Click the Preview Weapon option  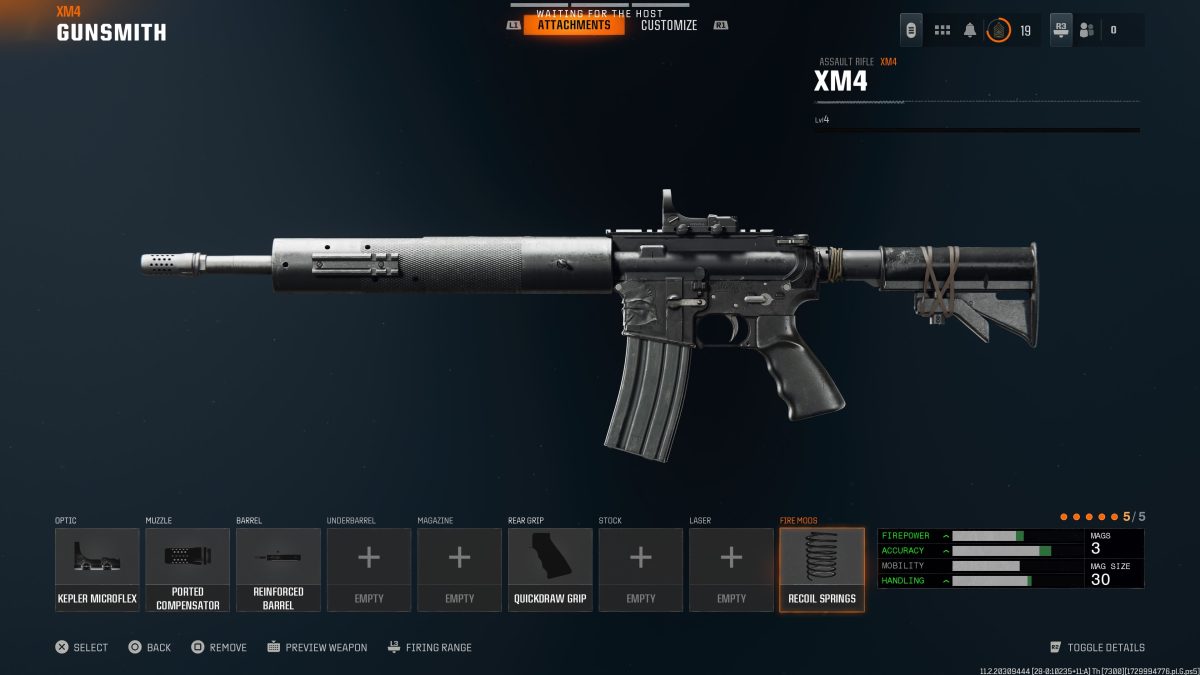[317, 647]
